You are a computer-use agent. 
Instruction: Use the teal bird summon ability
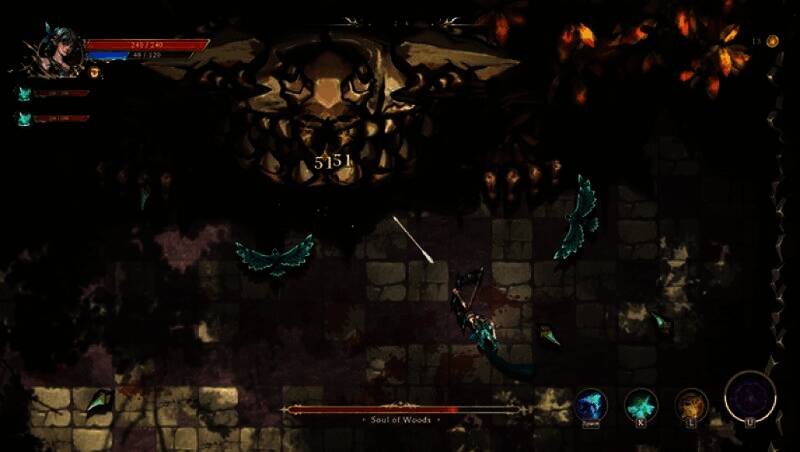point(641,405)
